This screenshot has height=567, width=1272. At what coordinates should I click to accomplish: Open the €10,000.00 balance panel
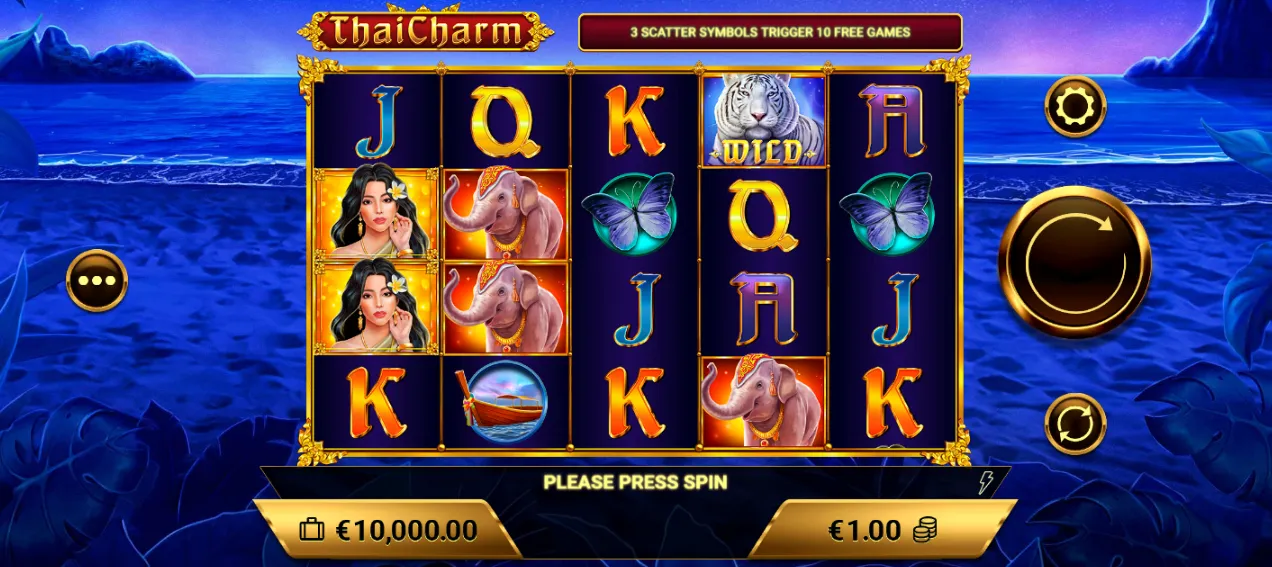[390, 530]
